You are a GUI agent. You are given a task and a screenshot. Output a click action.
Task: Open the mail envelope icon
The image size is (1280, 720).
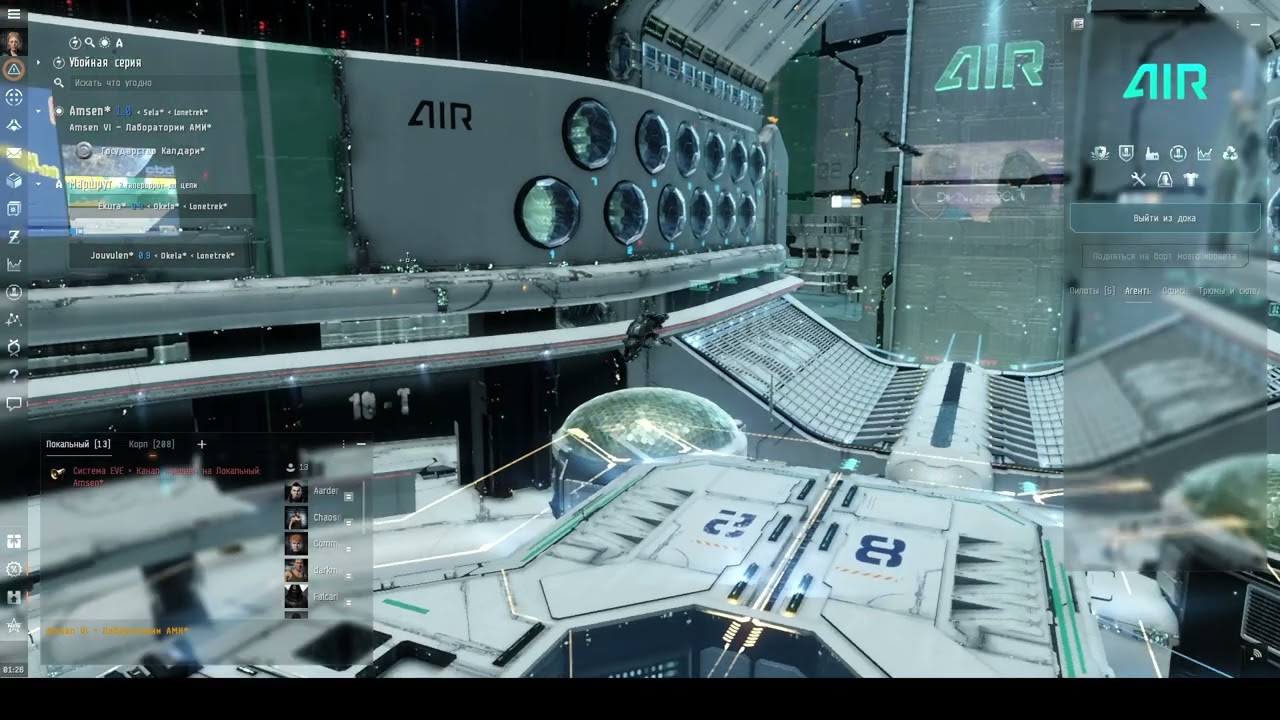14,153
